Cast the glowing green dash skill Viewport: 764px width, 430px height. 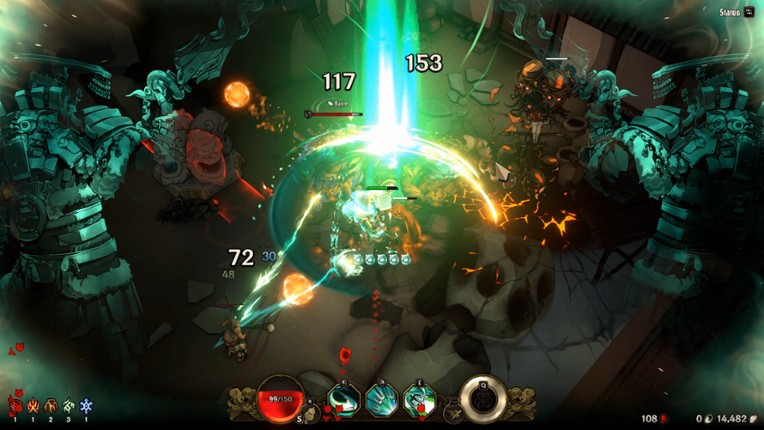(x=418, y=399)
